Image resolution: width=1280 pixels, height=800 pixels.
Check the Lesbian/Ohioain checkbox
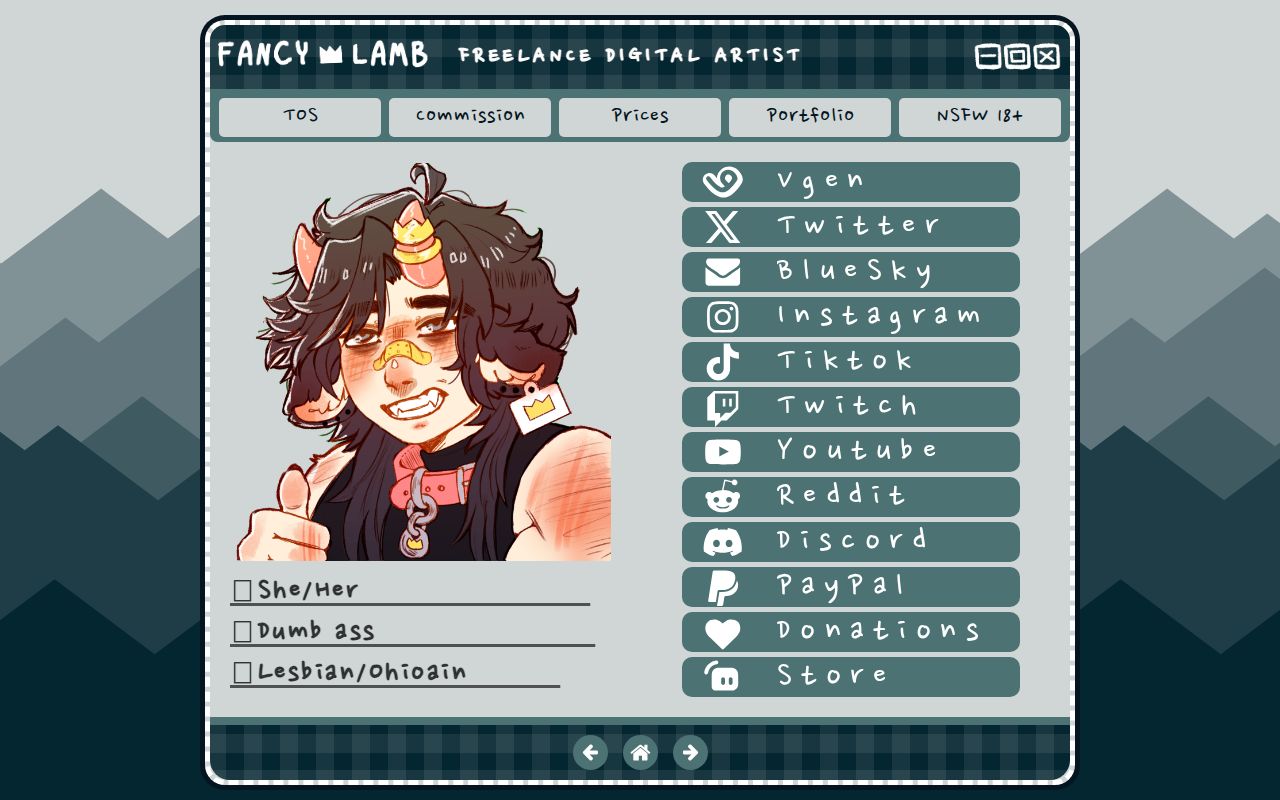240,671
